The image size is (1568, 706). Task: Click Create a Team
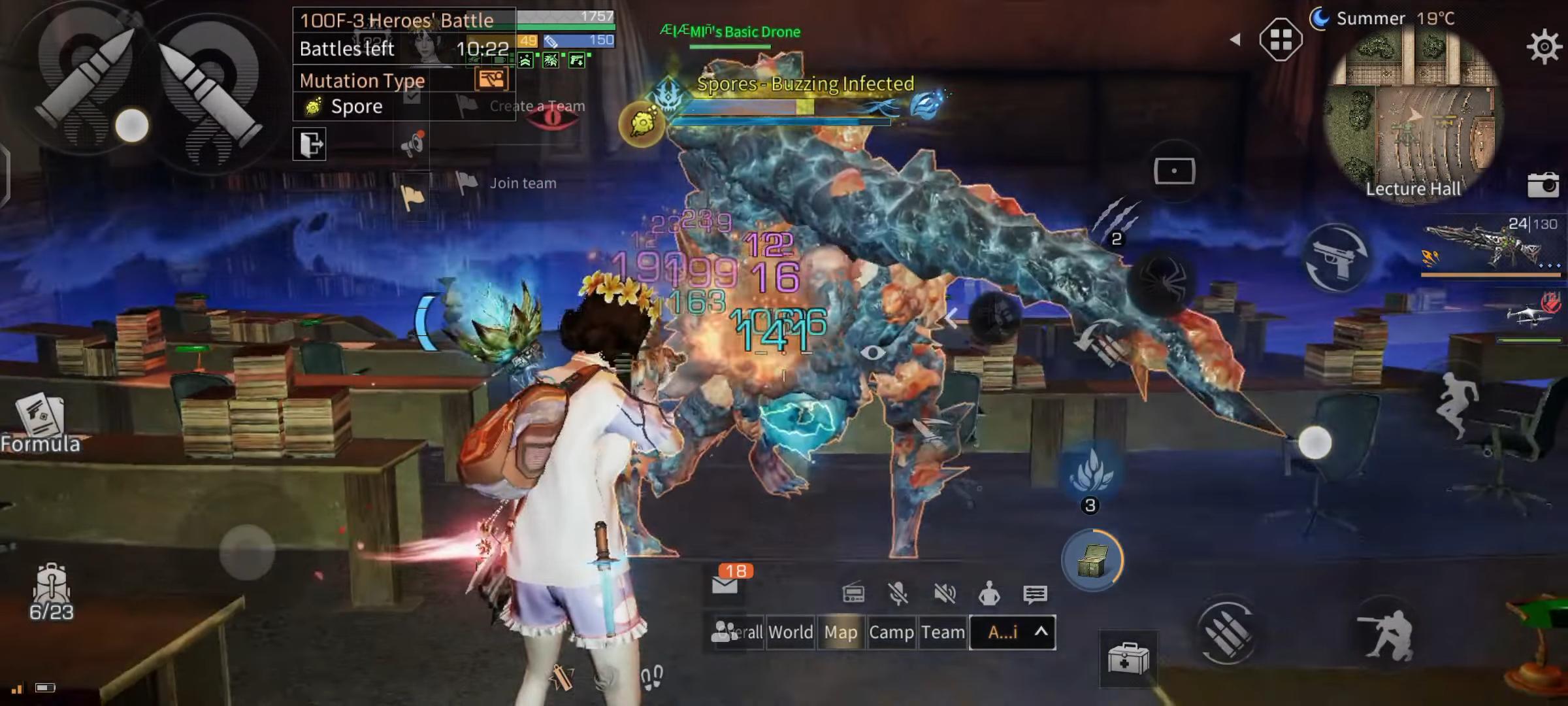pos(536,106)
